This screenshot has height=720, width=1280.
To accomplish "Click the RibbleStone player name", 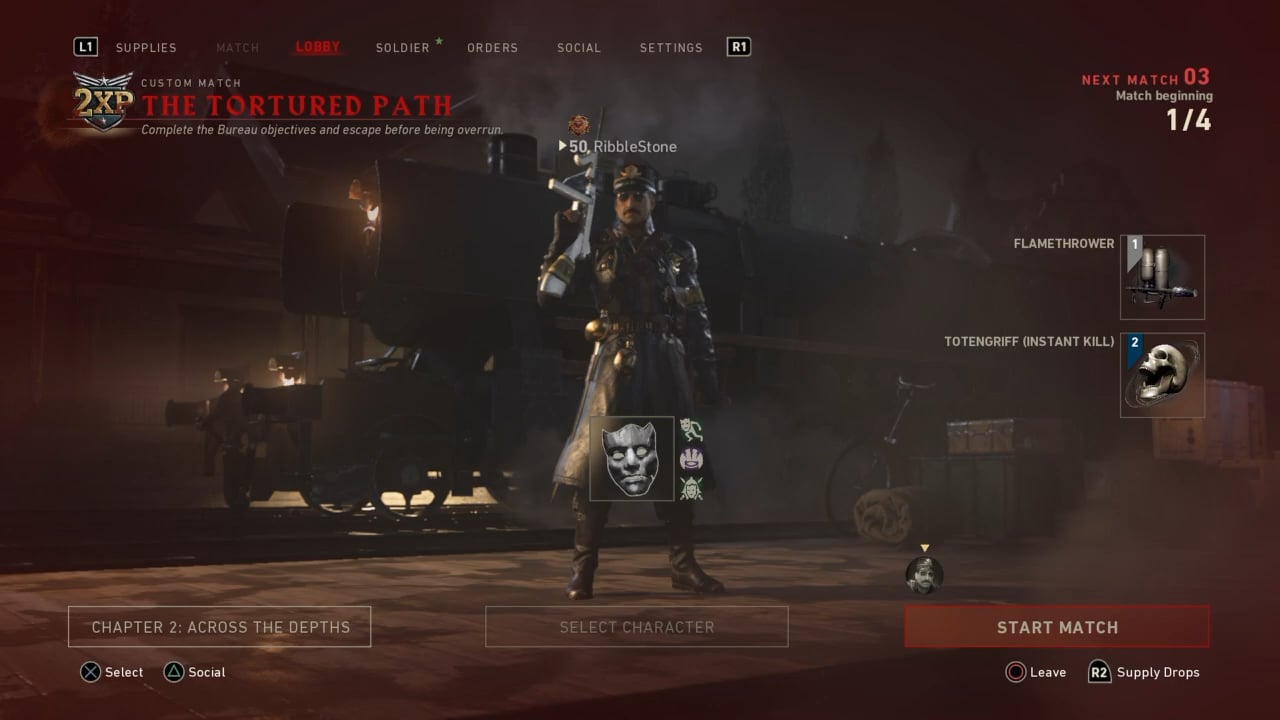I will 634,147.
